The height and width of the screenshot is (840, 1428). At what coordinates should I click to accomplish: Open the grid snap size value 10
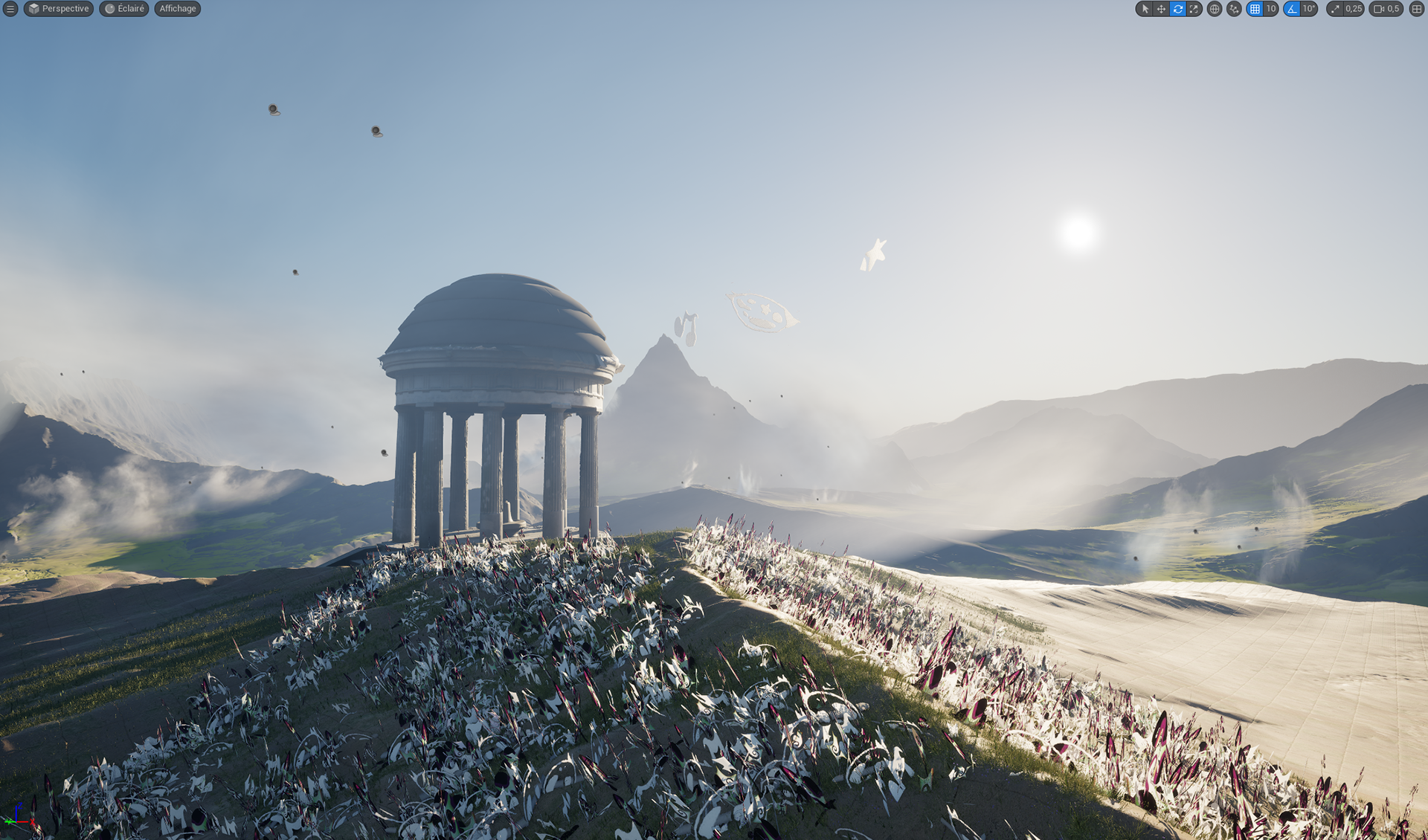pyautogui.click(x=1271, y=9)
